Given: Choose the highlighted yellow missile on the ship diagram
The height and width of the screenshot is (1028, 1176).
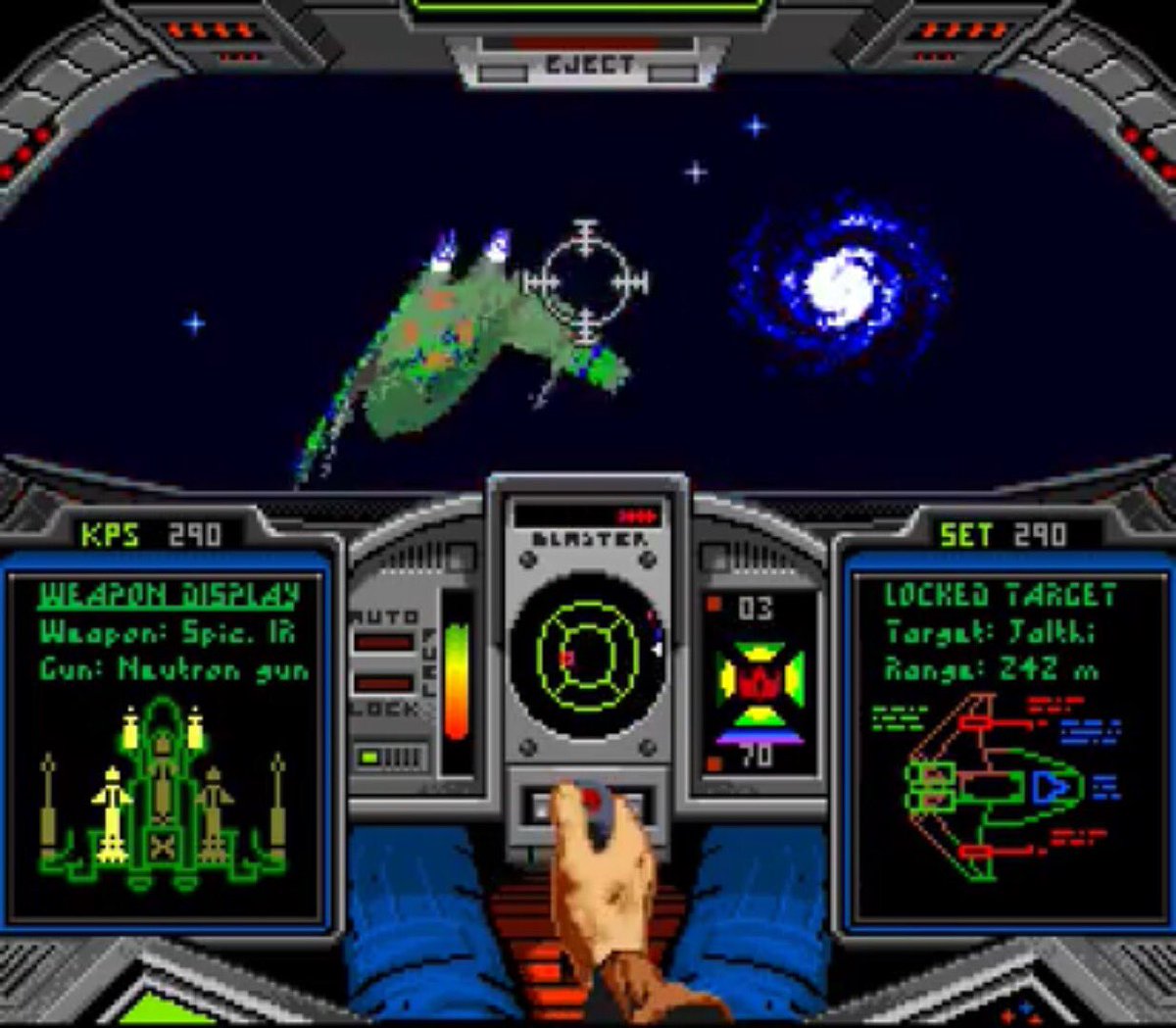Looking at the screenshot, I should tap(113, 811).
